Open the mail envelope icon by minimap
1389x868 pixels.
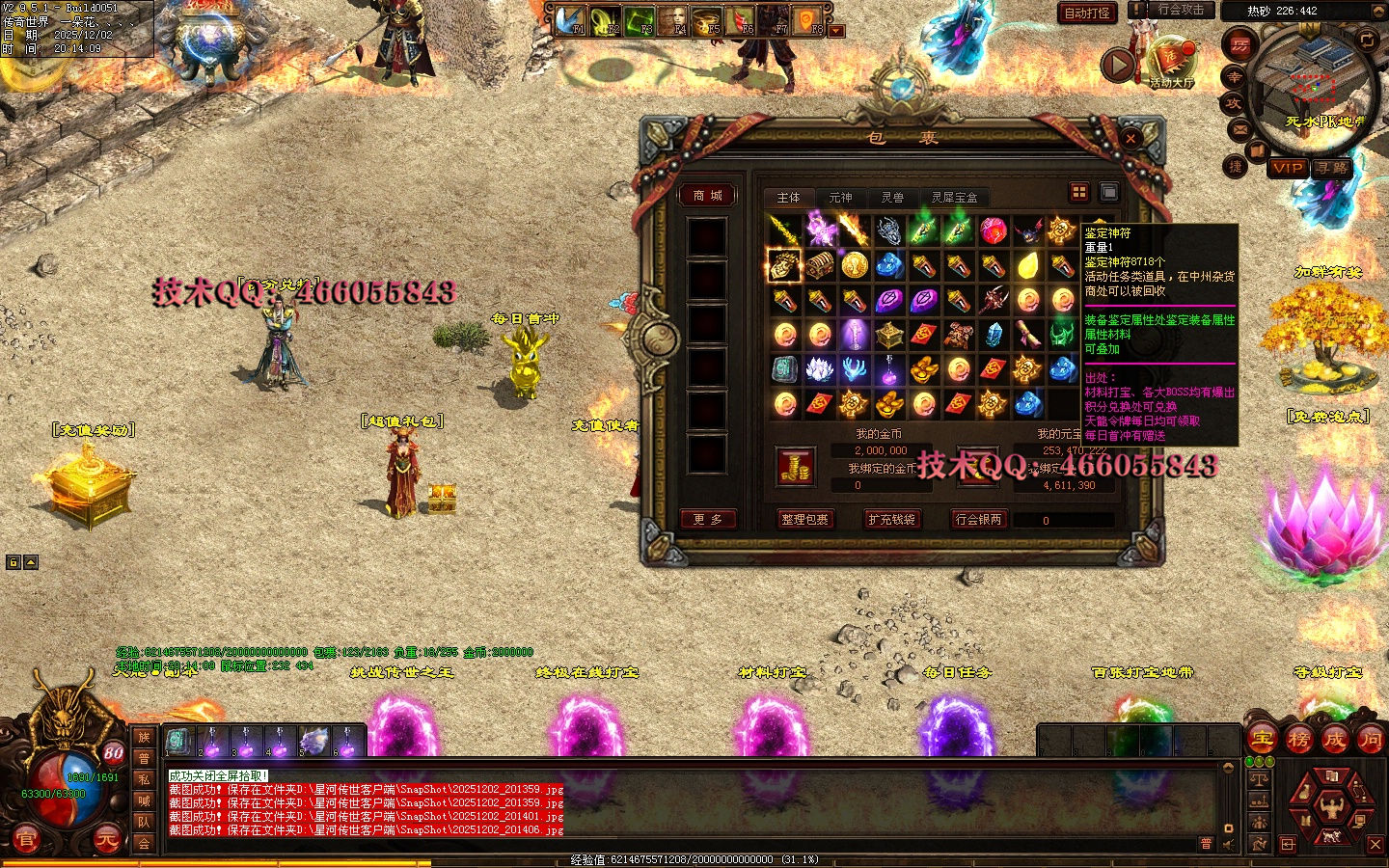(x=1239, y=128)
